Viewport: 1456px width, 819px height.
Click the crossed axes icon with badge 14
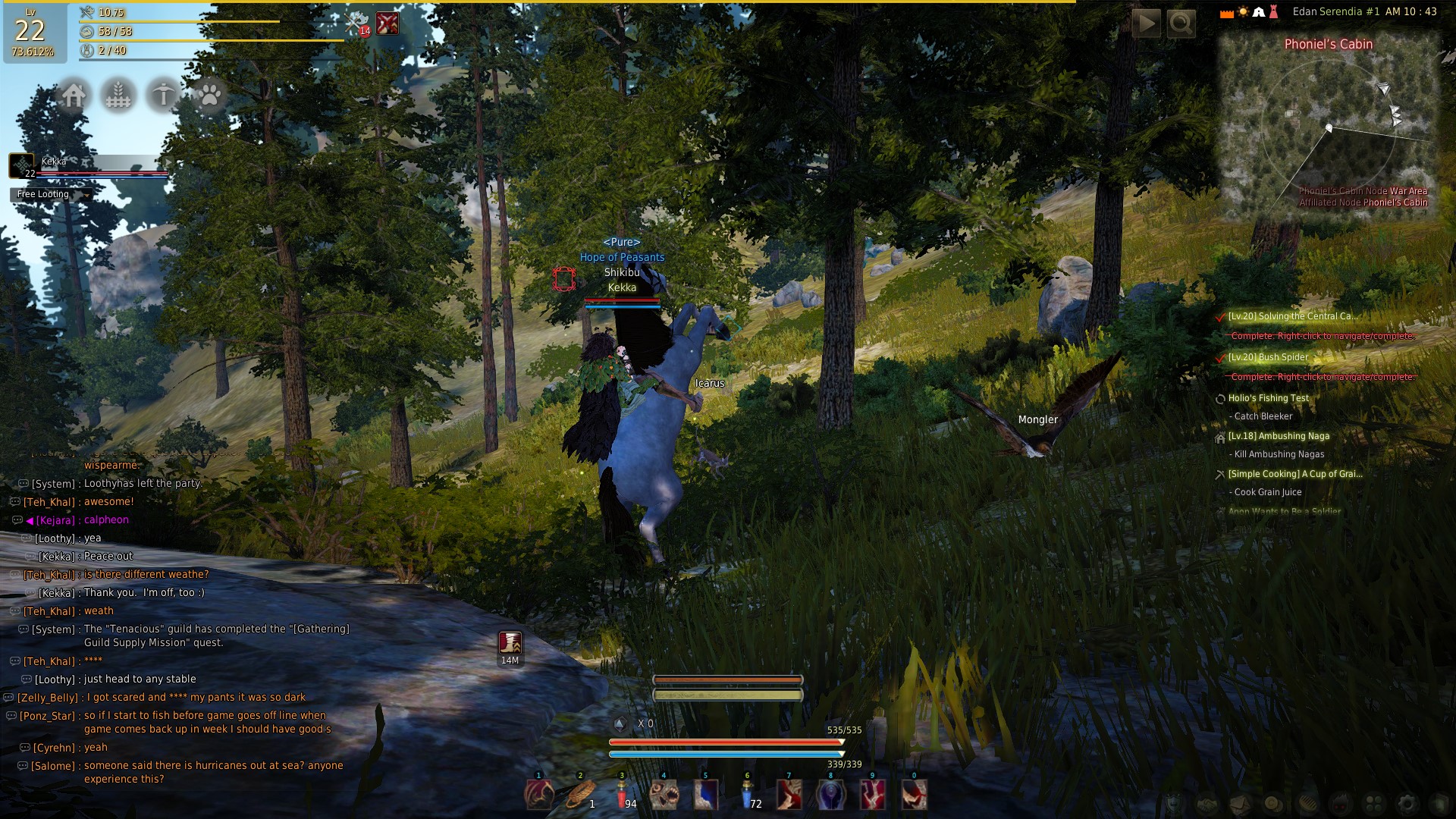point(356,24)
